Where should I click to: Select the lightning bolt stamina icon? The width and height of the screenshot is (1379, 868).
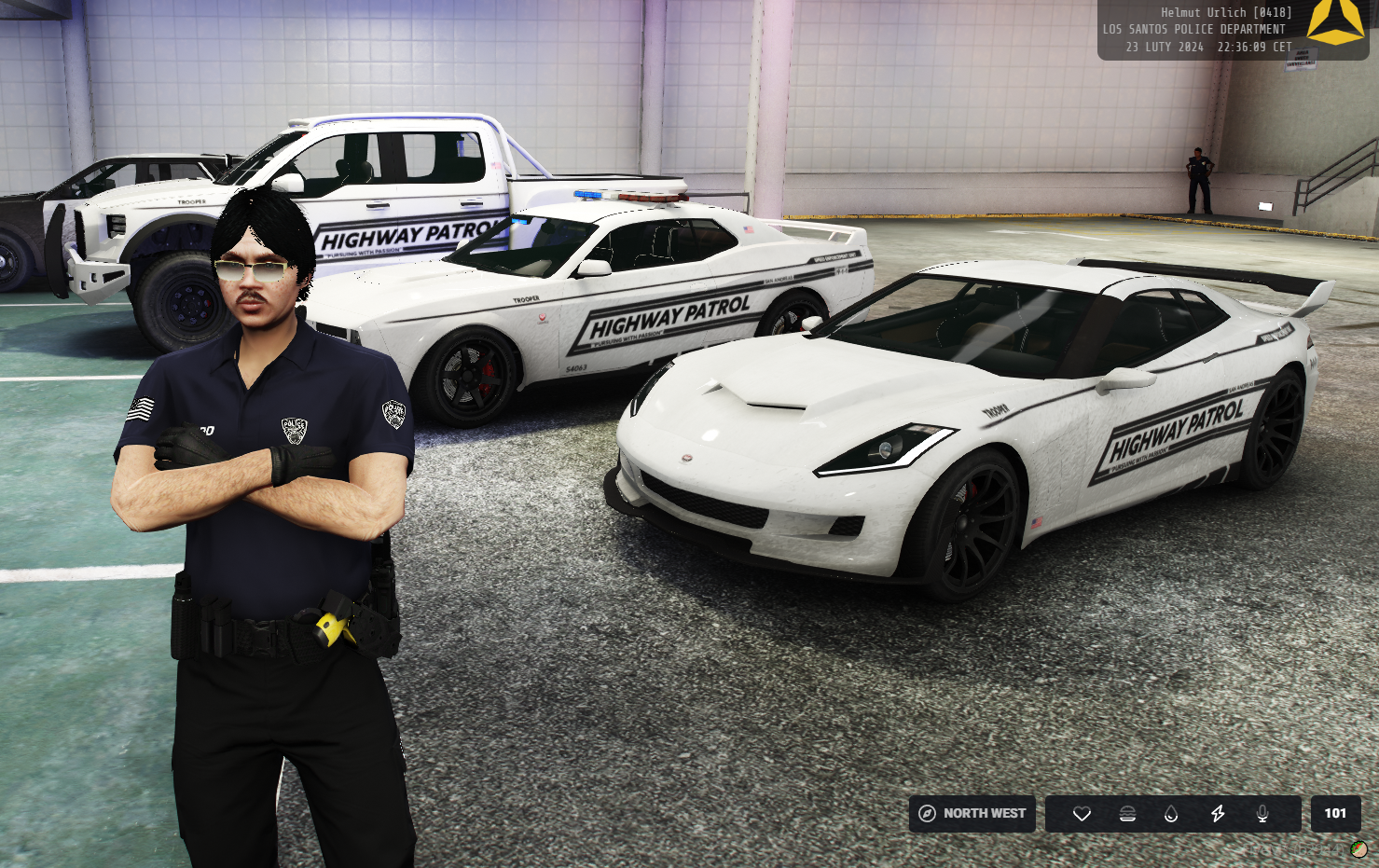[x=1218, y=814]
